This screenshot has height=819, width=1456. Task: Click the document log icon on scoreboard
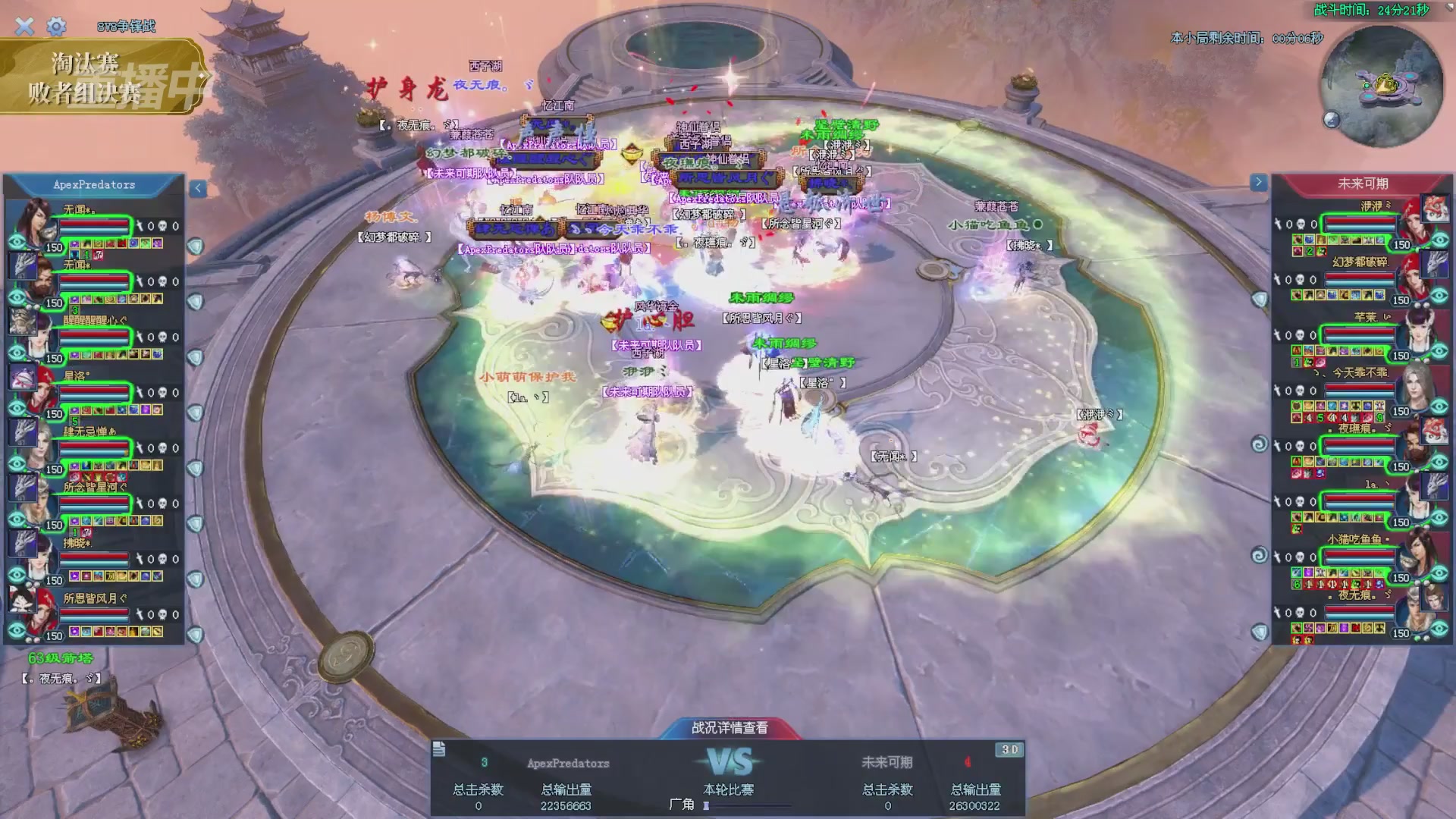439,750
